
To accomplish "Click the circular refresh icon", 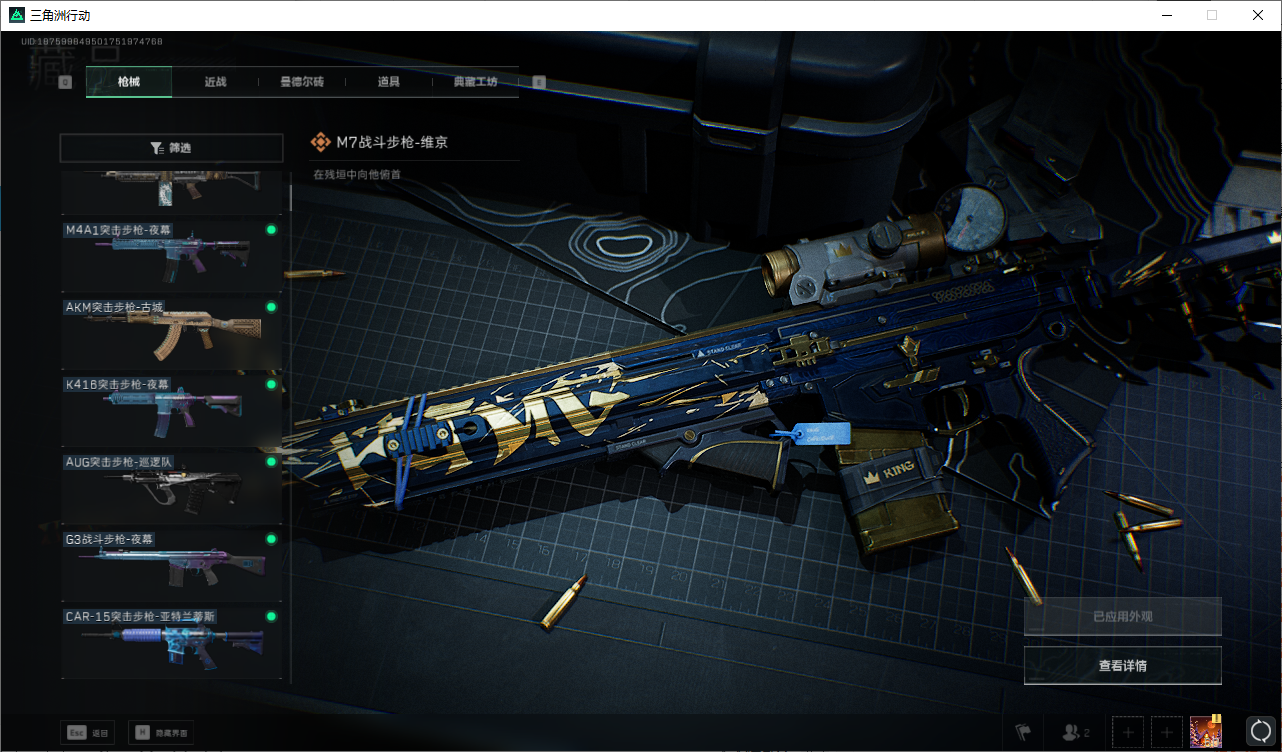I will 1260,732.
